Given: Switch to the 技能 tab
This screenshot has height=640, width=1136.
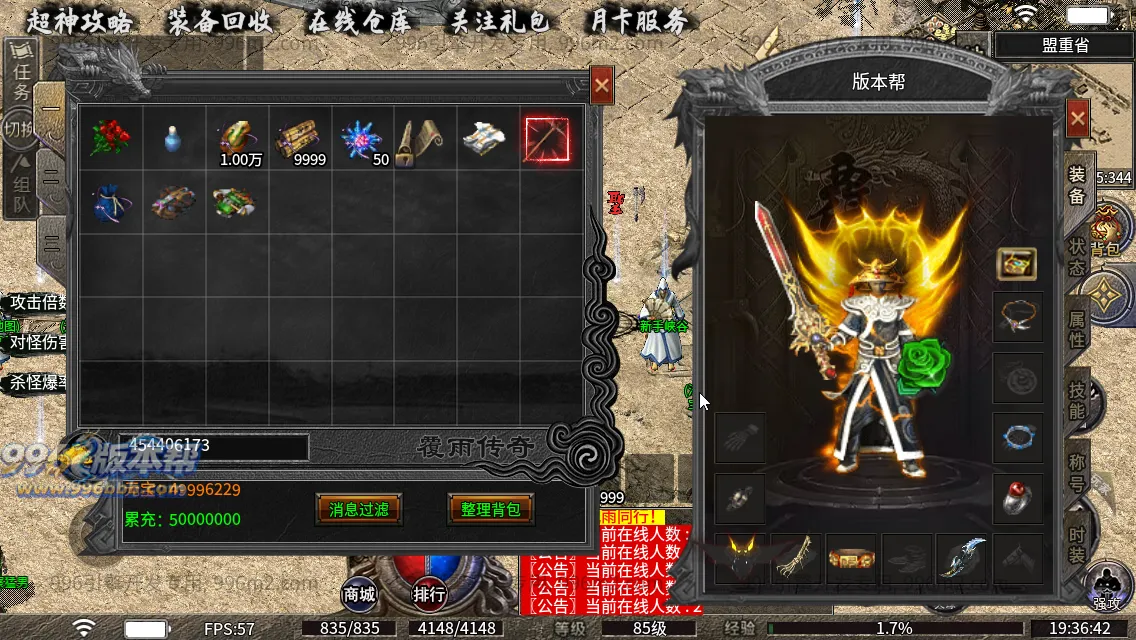Looking at the screenshot, I should (1077, 401).
